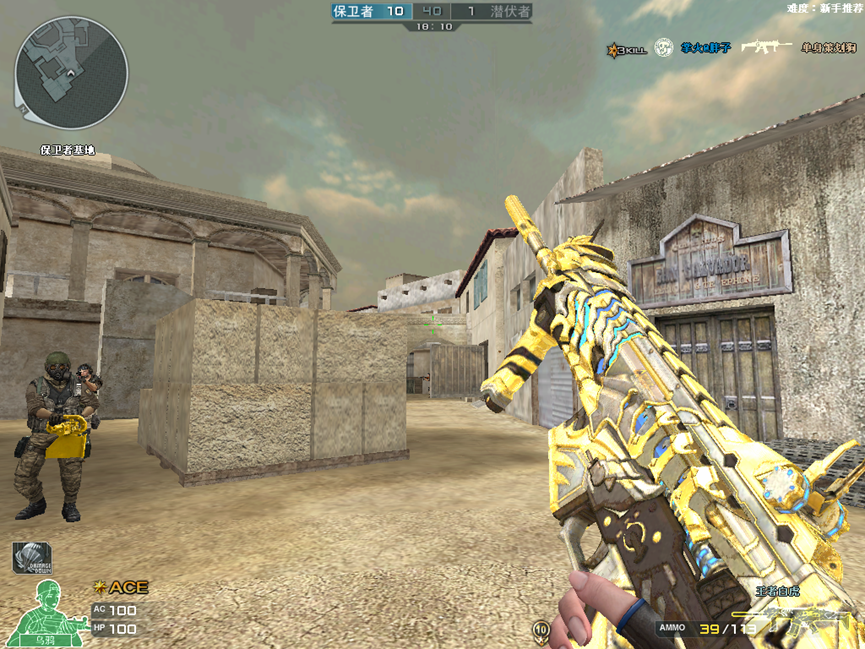Click the green soldier character portrait
This screenshot has height=649, width=865.
[x=47, y=612]
